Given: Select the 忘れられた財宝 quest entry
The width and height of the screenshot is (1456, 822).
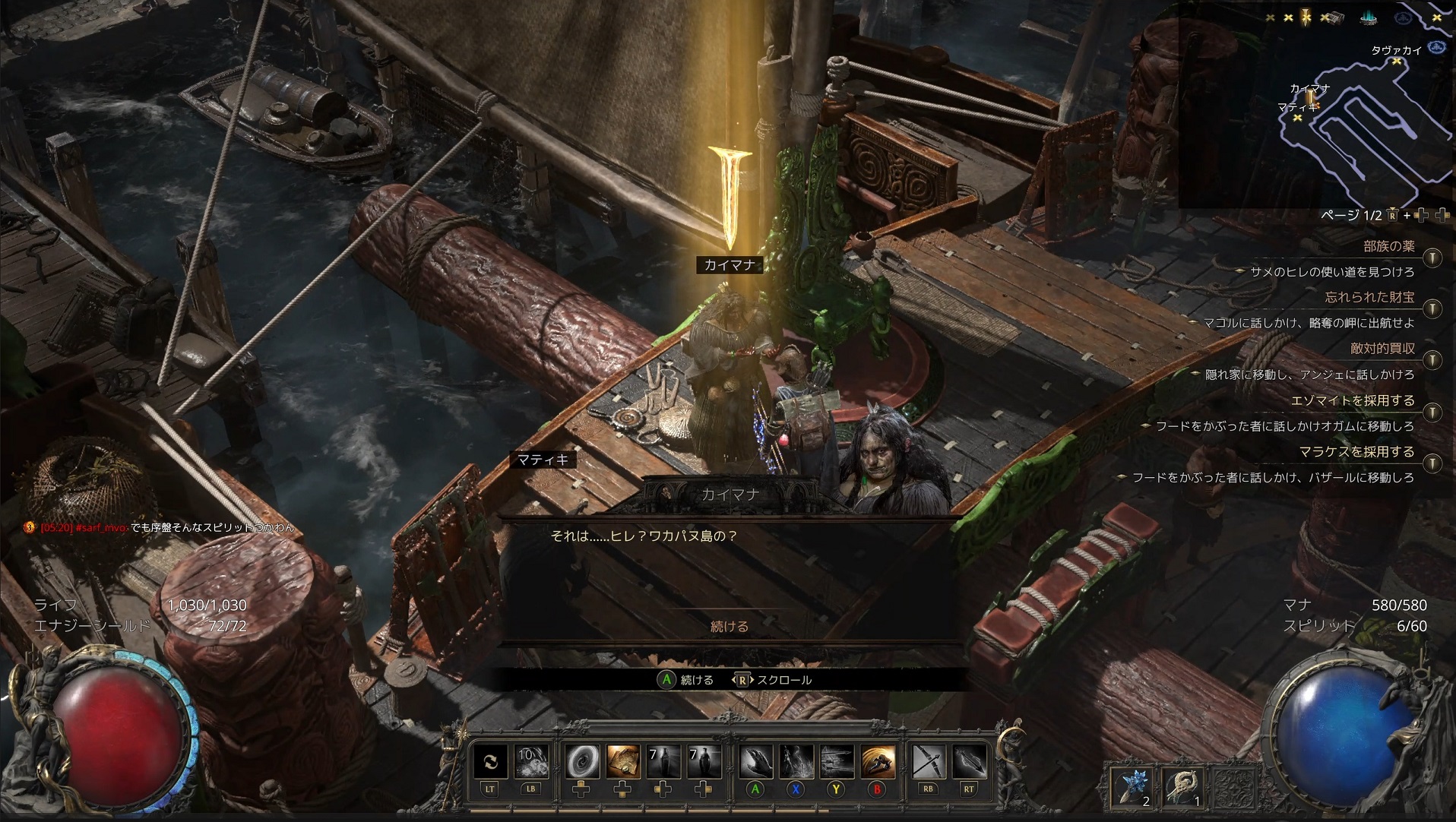Looking at the screenshot, I should tap(1369, 297).
